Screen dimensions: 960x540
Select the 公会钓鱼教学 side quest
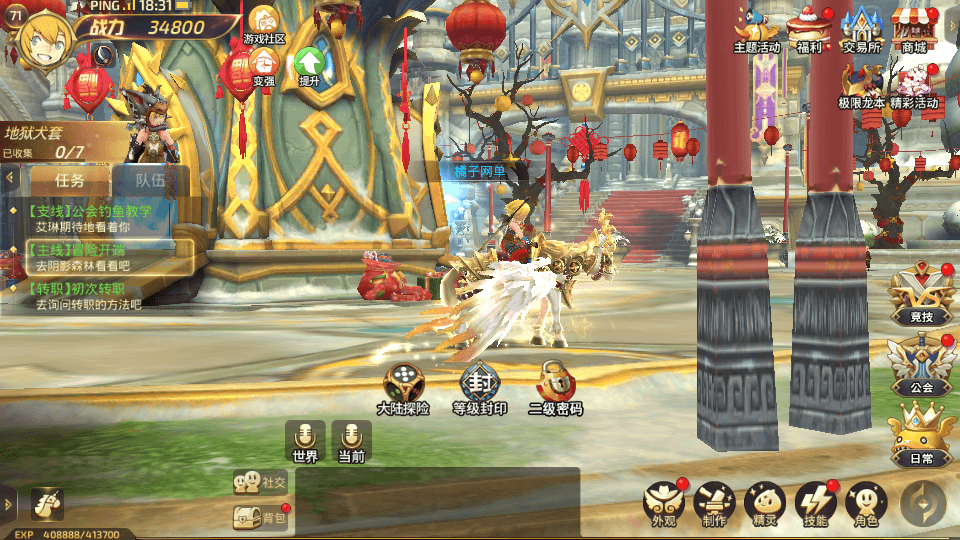92,218
